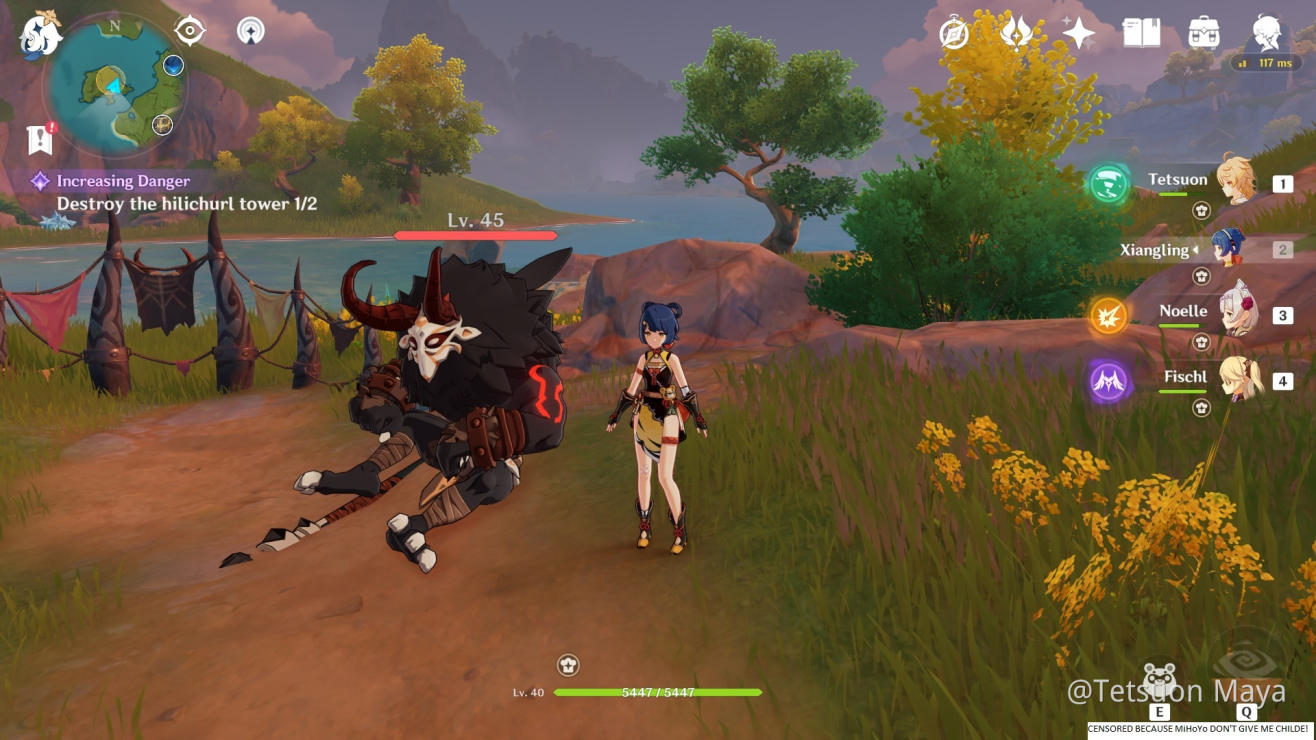Open the Paimon main menu
The image size is (1316, 740).
40,35
